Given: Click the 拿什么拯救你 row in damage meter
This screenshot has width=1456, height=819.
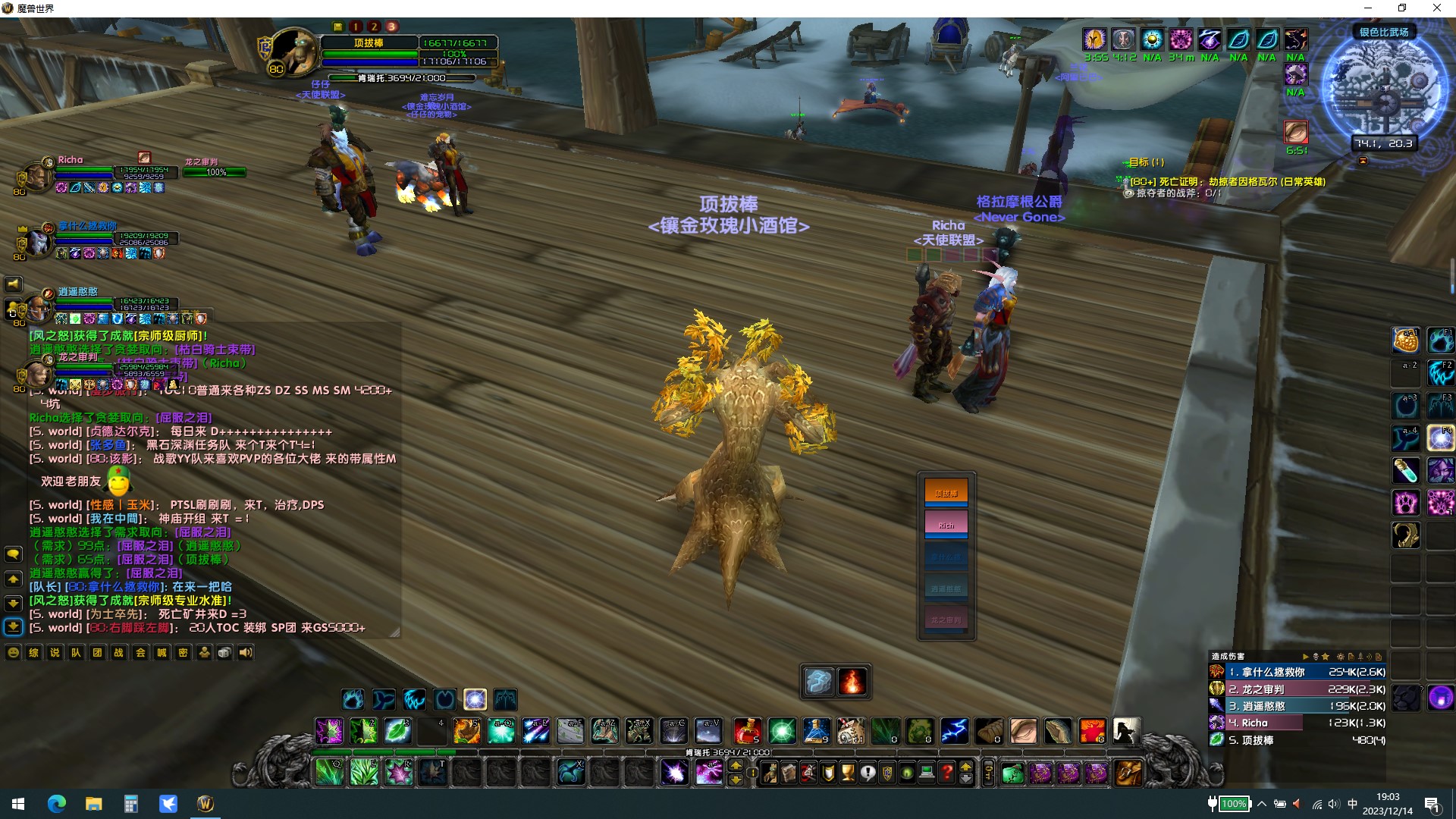Looking at the screenshot, I should point(1297,672).
